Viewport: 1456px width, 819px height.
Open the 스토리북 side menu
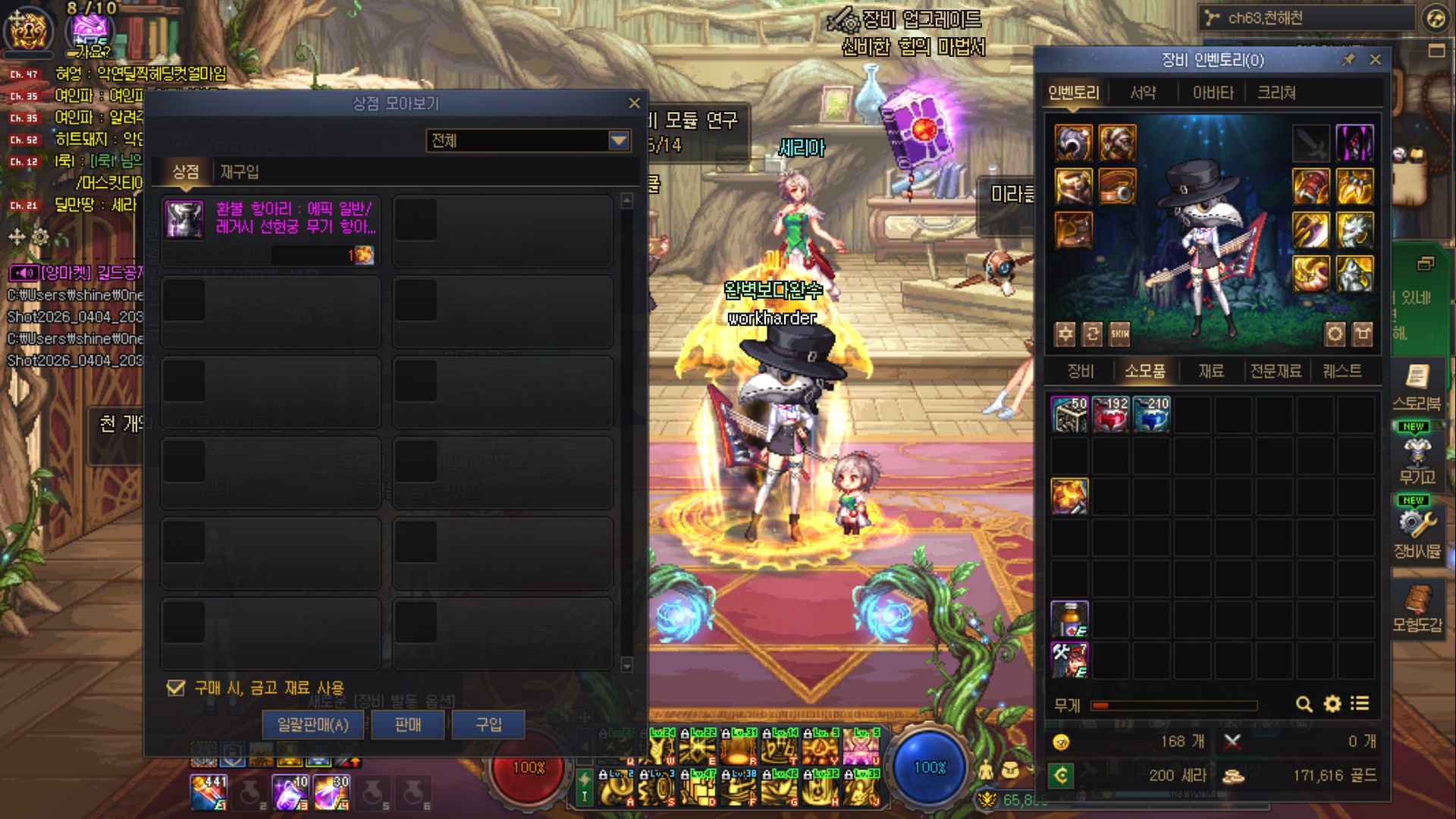click(x=1416, y=387)
